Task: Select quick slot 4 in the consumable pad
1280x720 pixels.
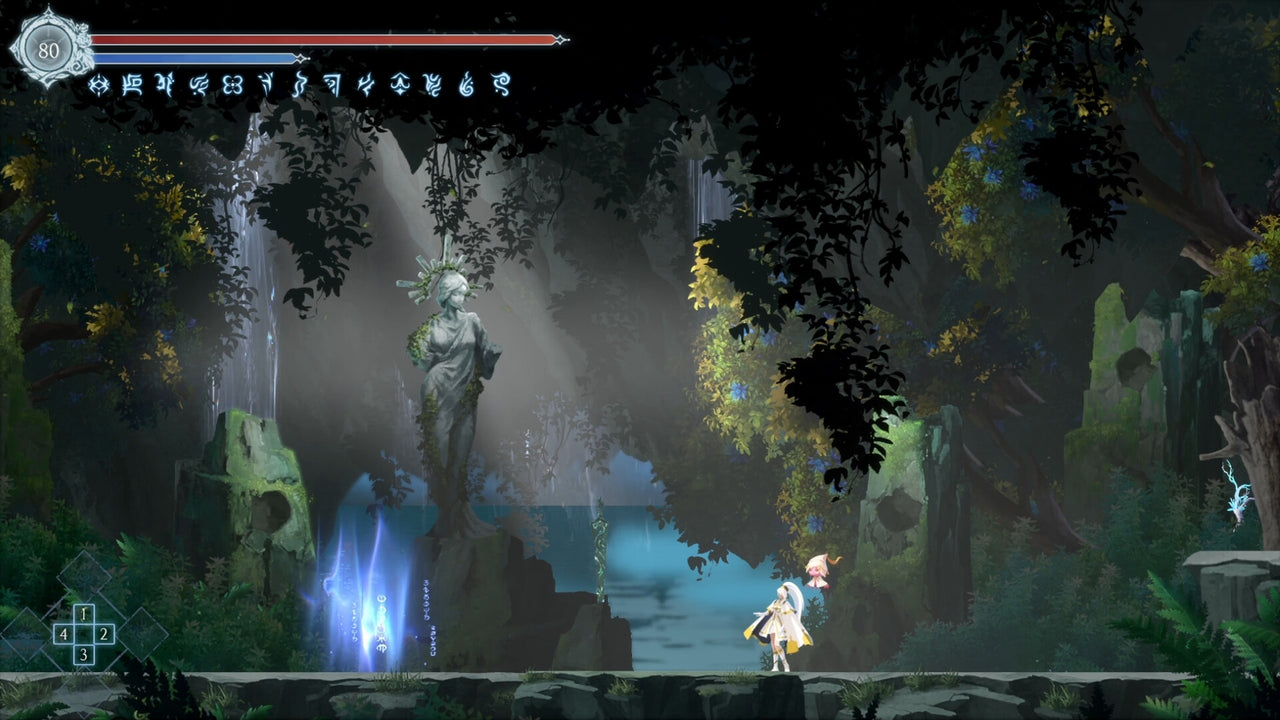Action: tap(64, 634)
